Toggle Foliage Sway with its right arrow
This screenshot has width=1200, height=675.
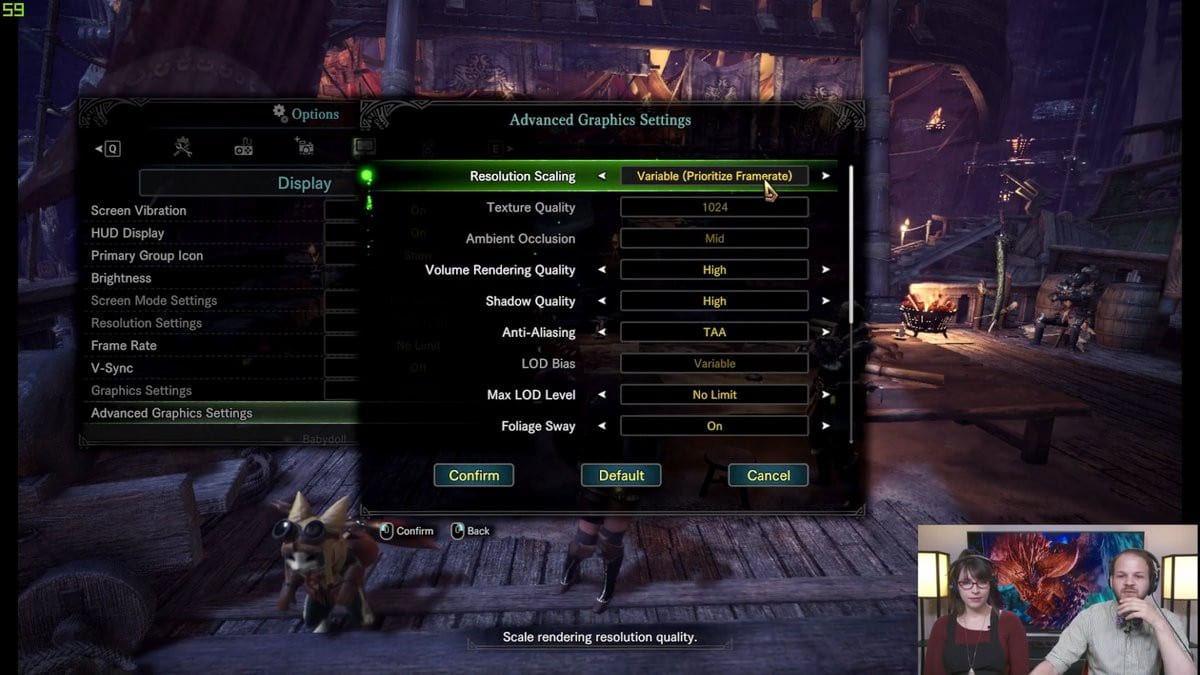click(826, 426)
